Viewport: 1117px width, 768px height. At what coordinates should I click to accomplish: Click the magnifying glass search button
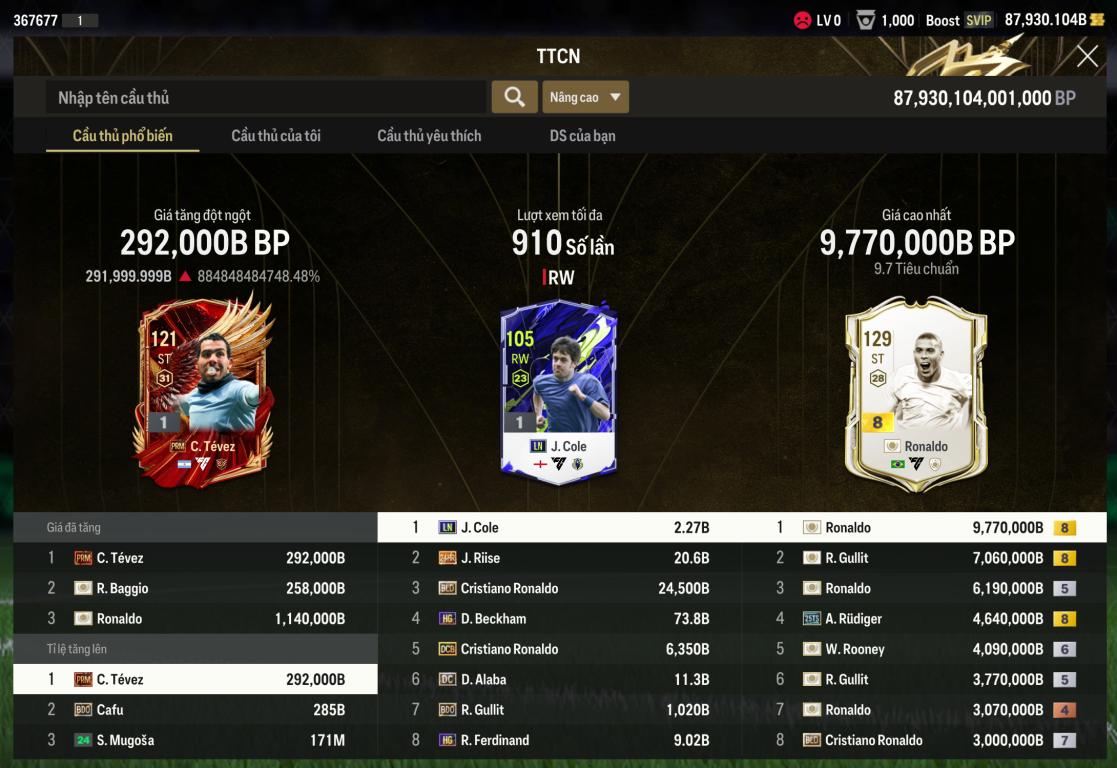[x=514, y=97]
